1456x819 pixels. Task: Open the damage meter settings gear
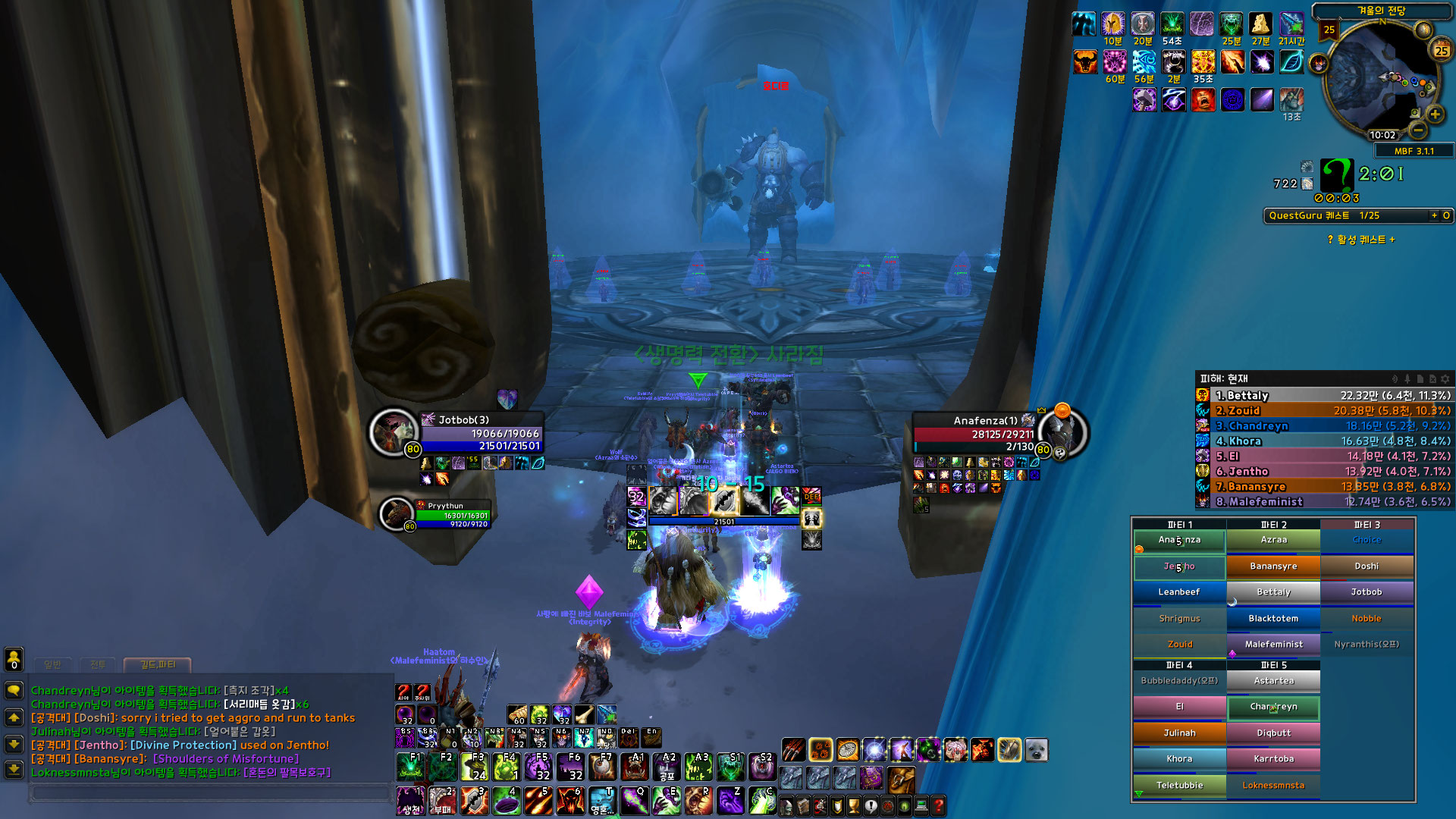coord(1445,378)
